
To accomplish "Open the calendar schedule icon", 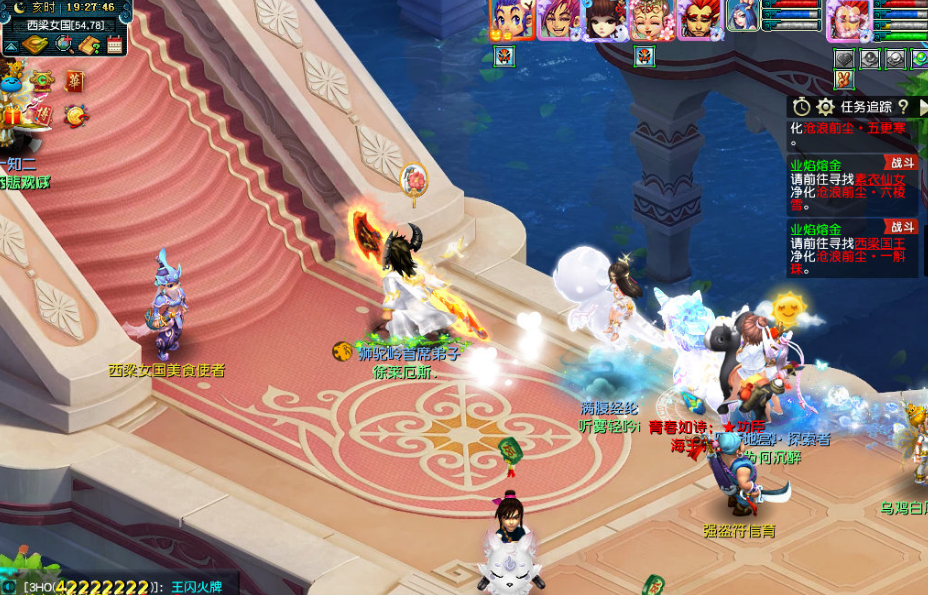I will (x=114, y=44).
